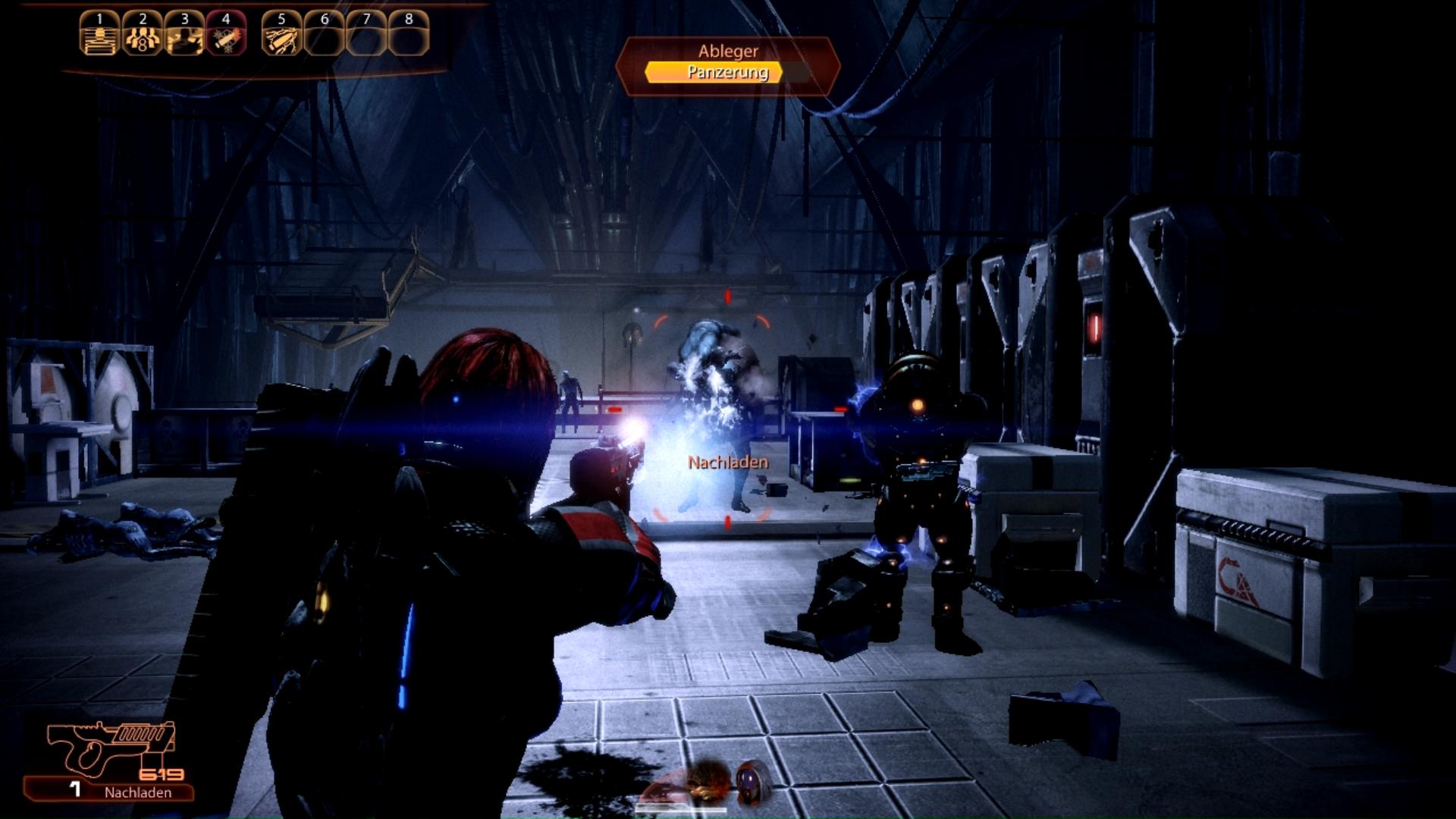The image size is (1456, 819).
Task: Use the slot 2 squad ability
Action: [143, 35]
